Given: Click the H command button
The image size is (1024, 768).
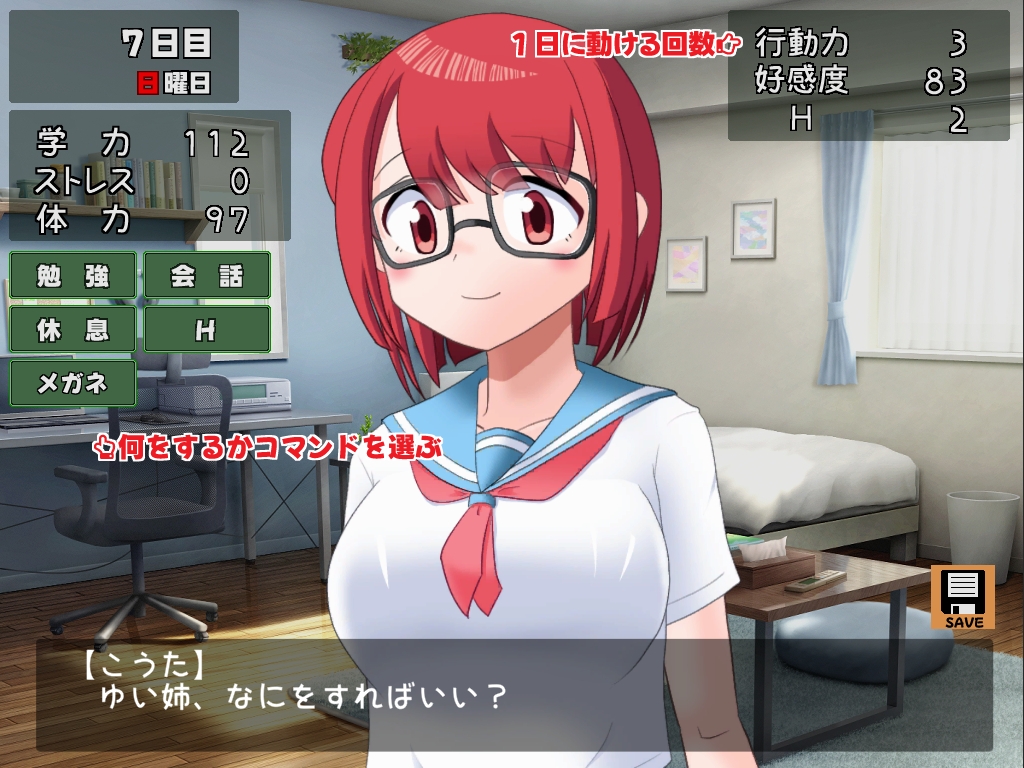Looking at the screenshot, I should [x=207, y=329].
